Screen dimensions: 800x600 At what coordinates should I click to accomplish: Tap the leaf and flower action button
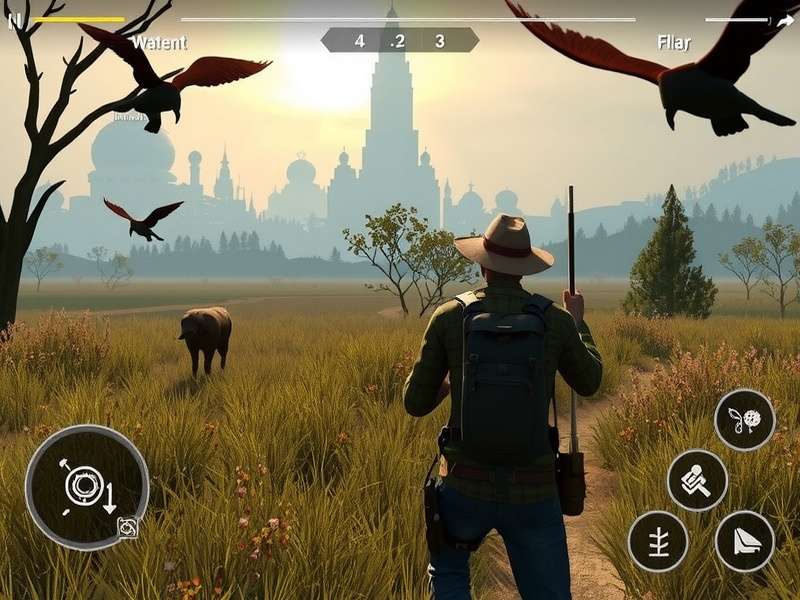(x=745, y=420)
